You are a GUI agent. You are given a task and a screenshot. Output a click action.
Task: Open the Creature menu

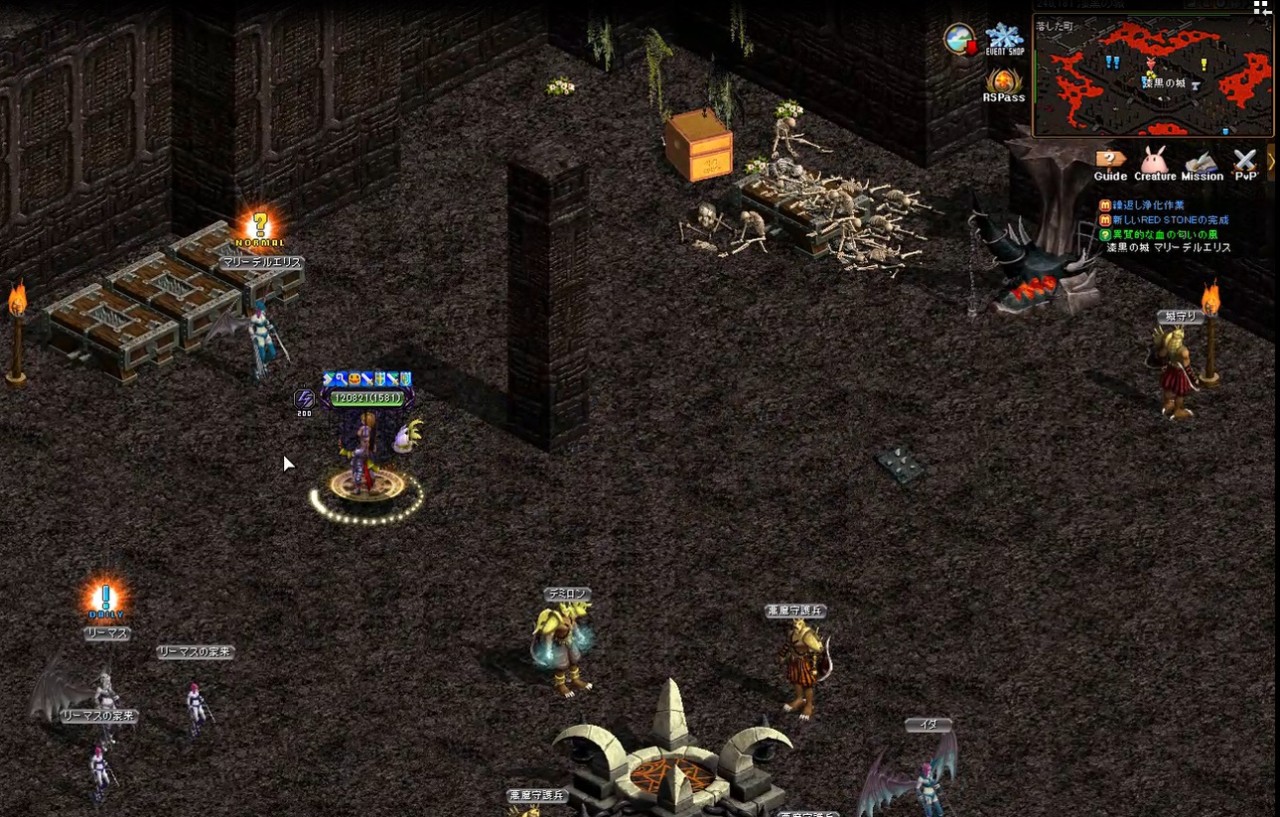1155,164
